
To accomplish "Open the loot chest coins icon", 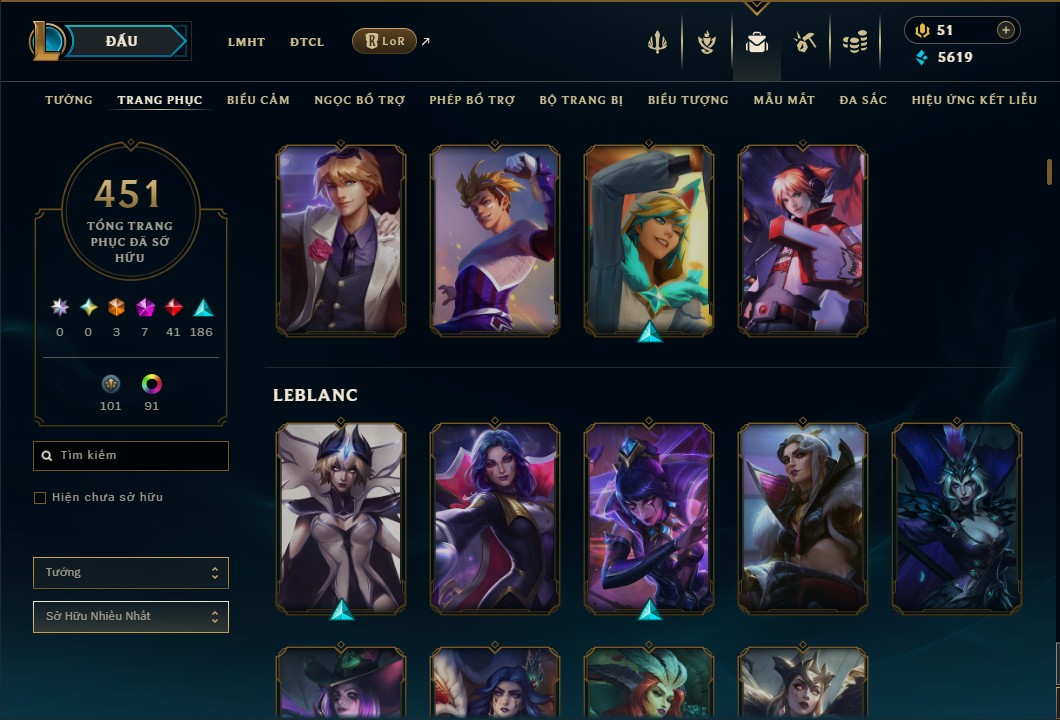I will [854, 42].
